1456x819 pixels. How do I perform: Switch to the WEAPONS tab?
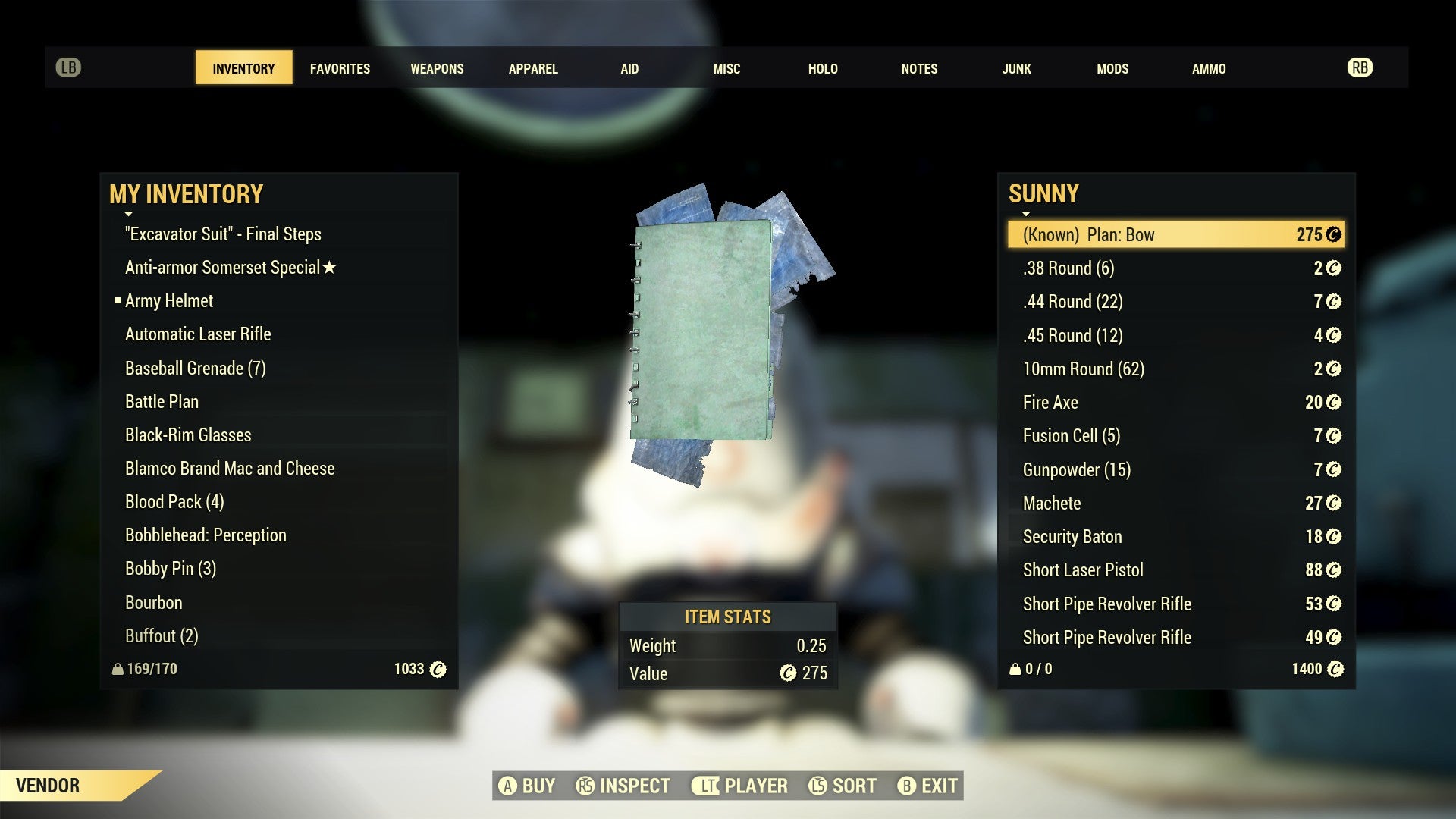[x=437, y=68]
